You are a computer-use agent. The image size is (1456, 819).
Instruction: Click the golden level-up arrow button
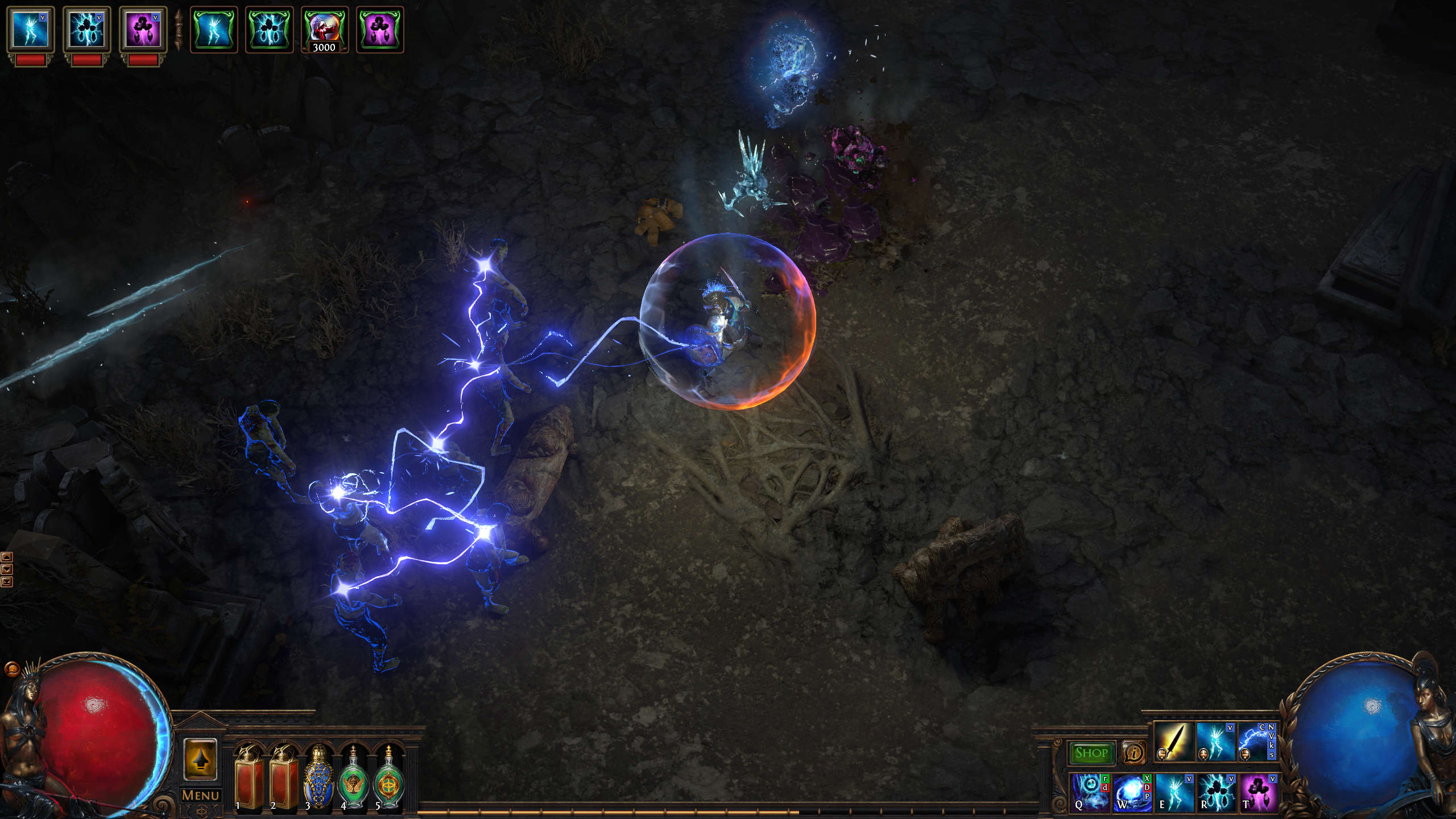point(200,759)
